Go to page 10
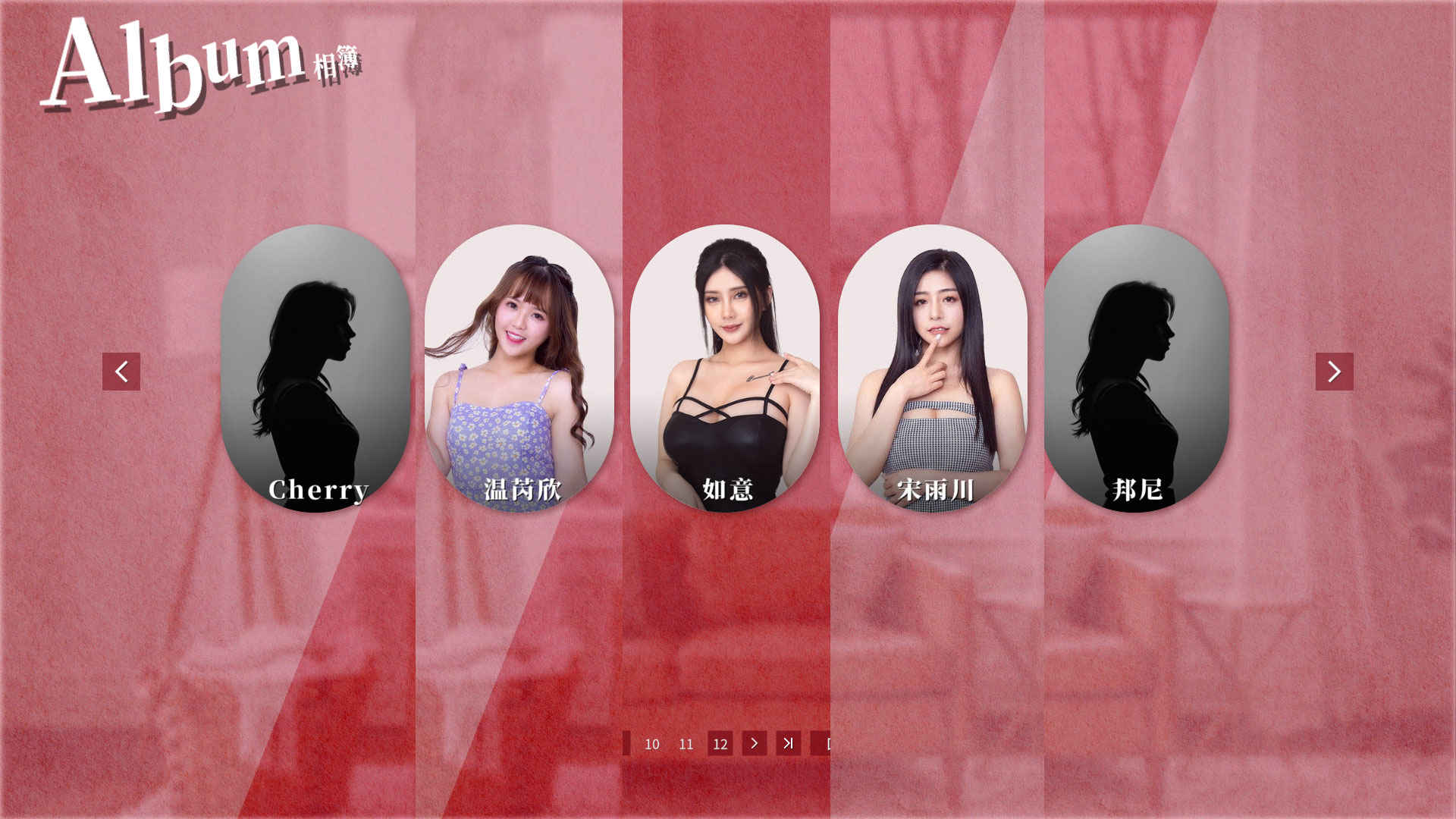 pos(652,744)
